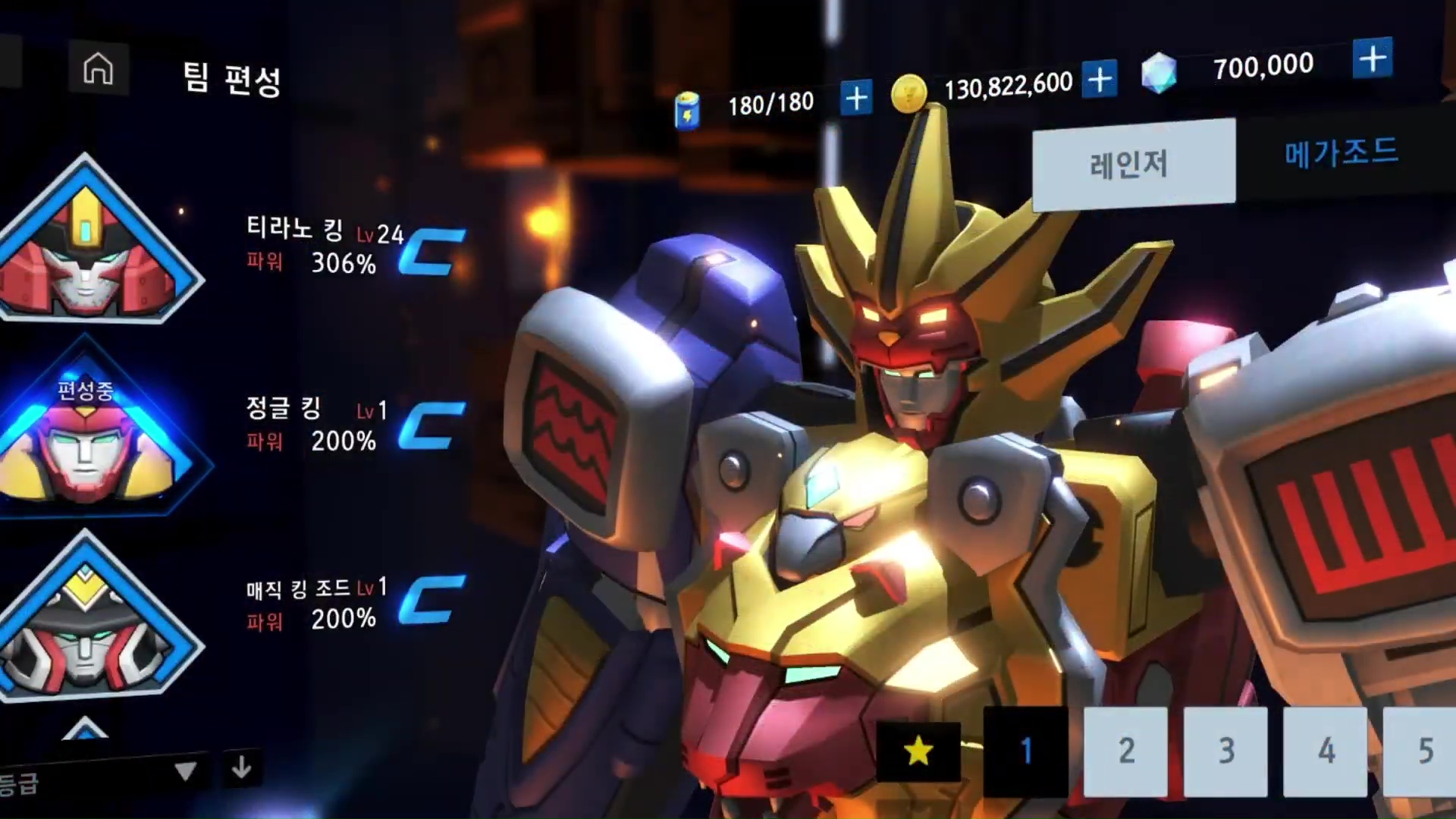
Task: Choose team preset 3
Action: point(1225,751)
